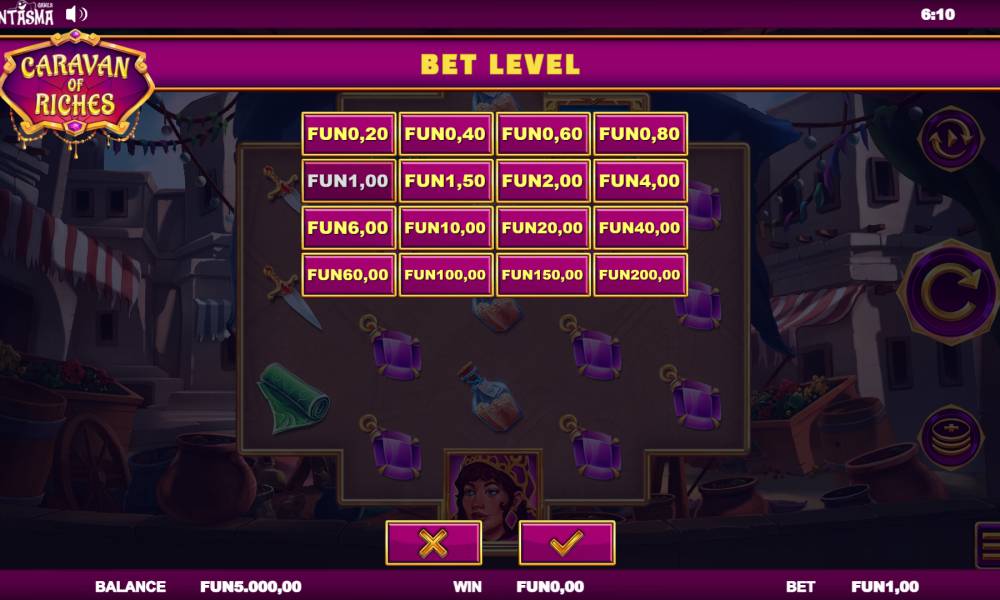Image resolution: width=1000 pixels, height=600 pixels.
Task: Open the autoplay circular arrows button
Action: click(950, 140)
